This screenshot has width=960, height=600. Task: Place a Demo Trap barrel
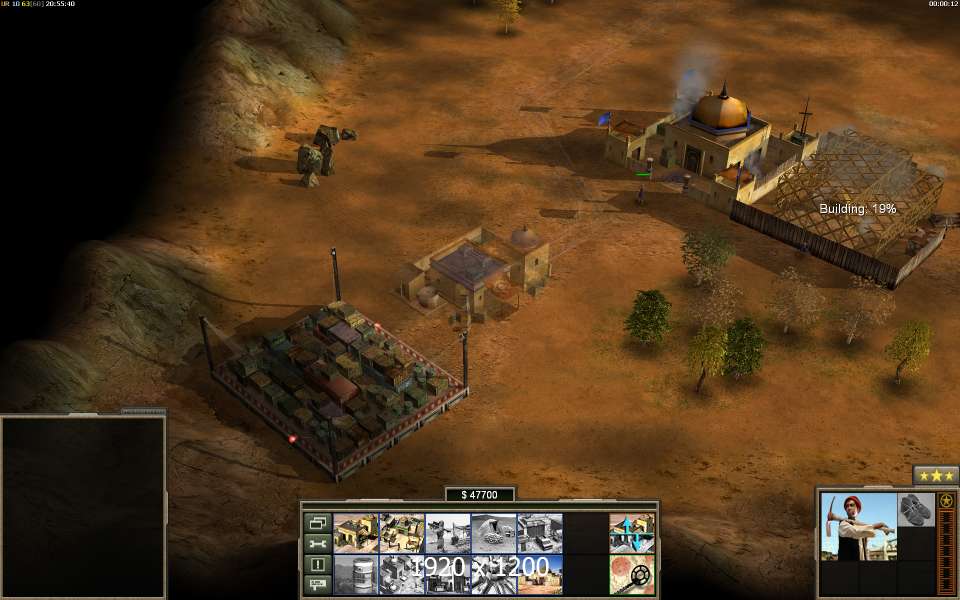click(x=355, y=574)
